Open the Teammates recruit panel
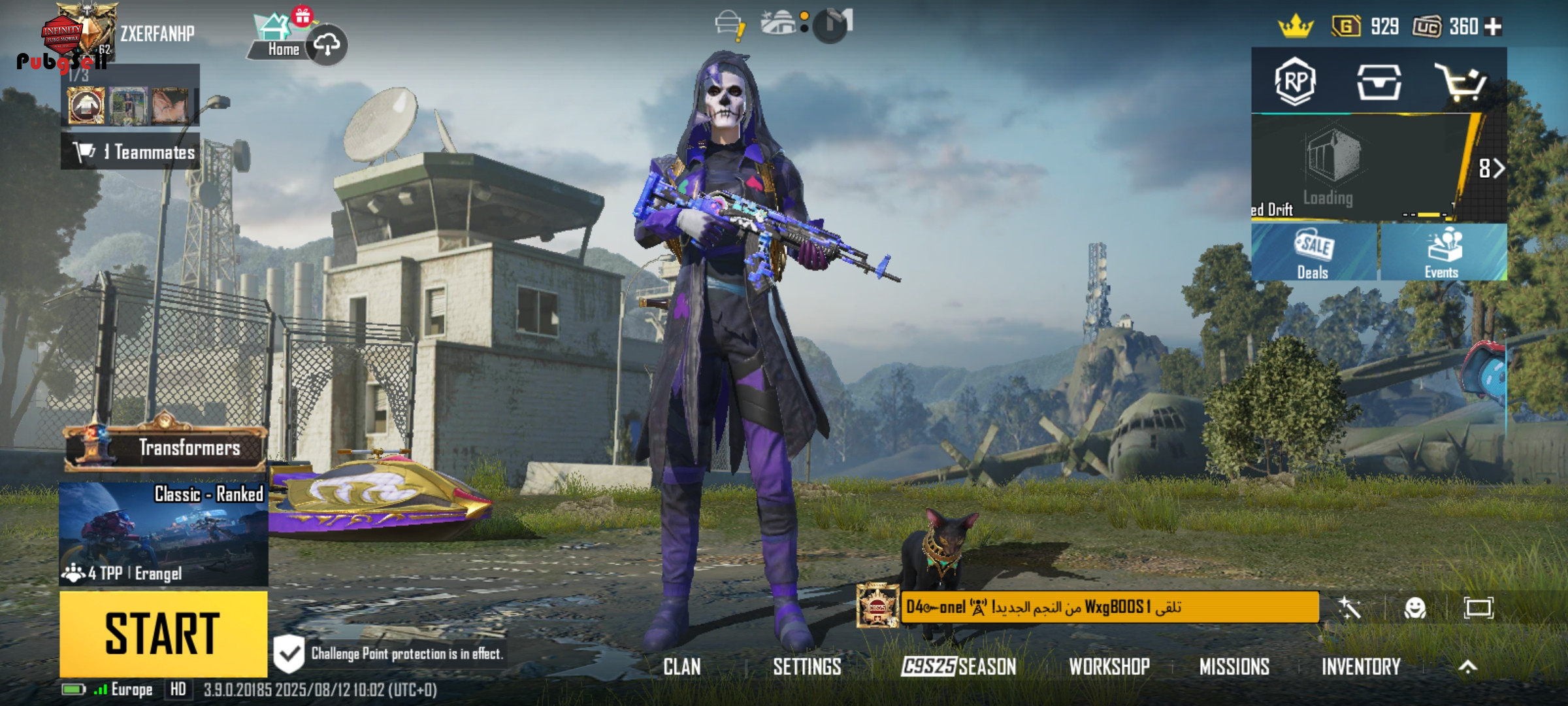Image resolution: width=1568 pixels, height=706 pixels. (131, 152)
